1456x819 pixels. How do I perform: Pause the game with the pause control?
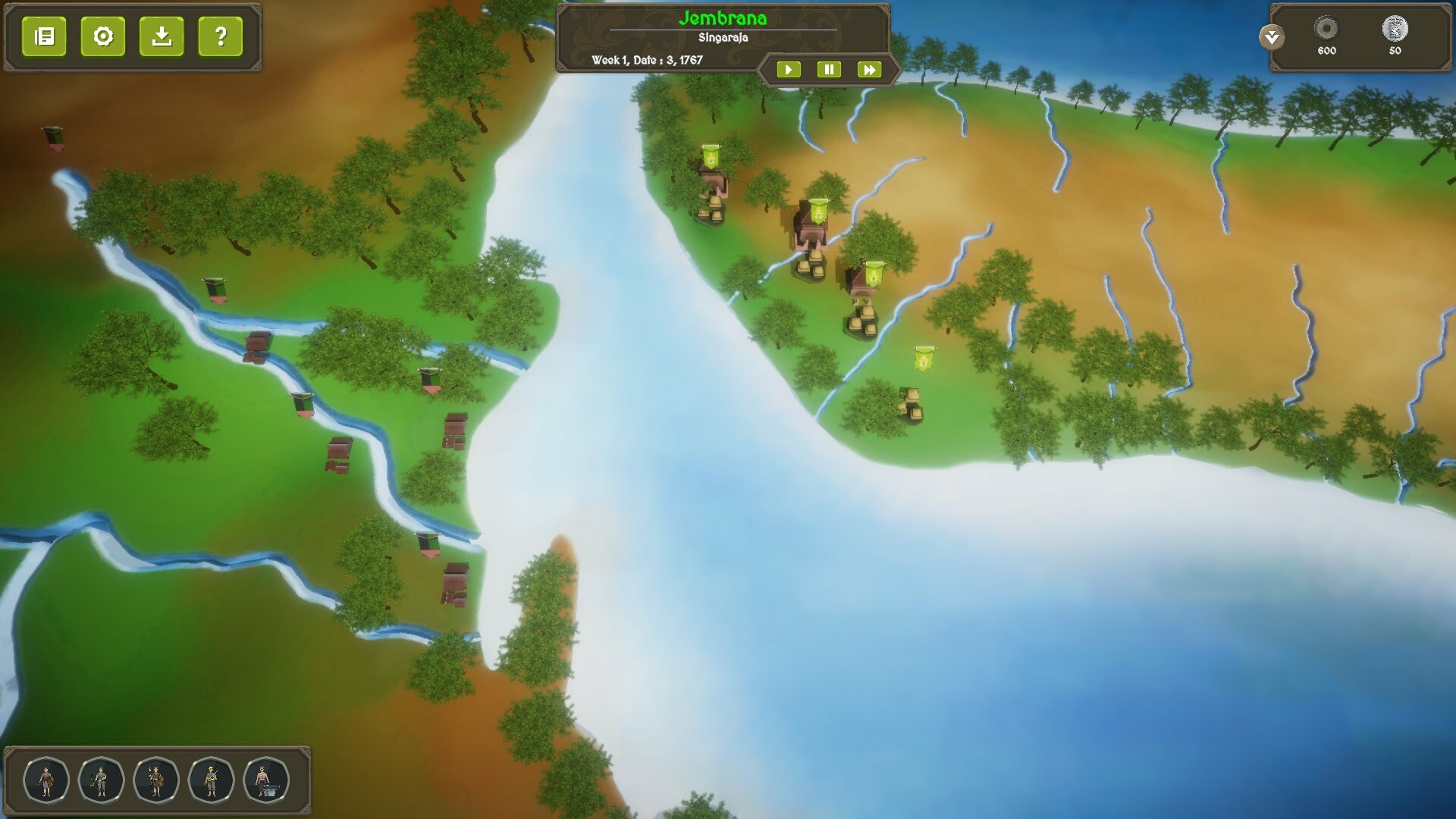[830, 69]
